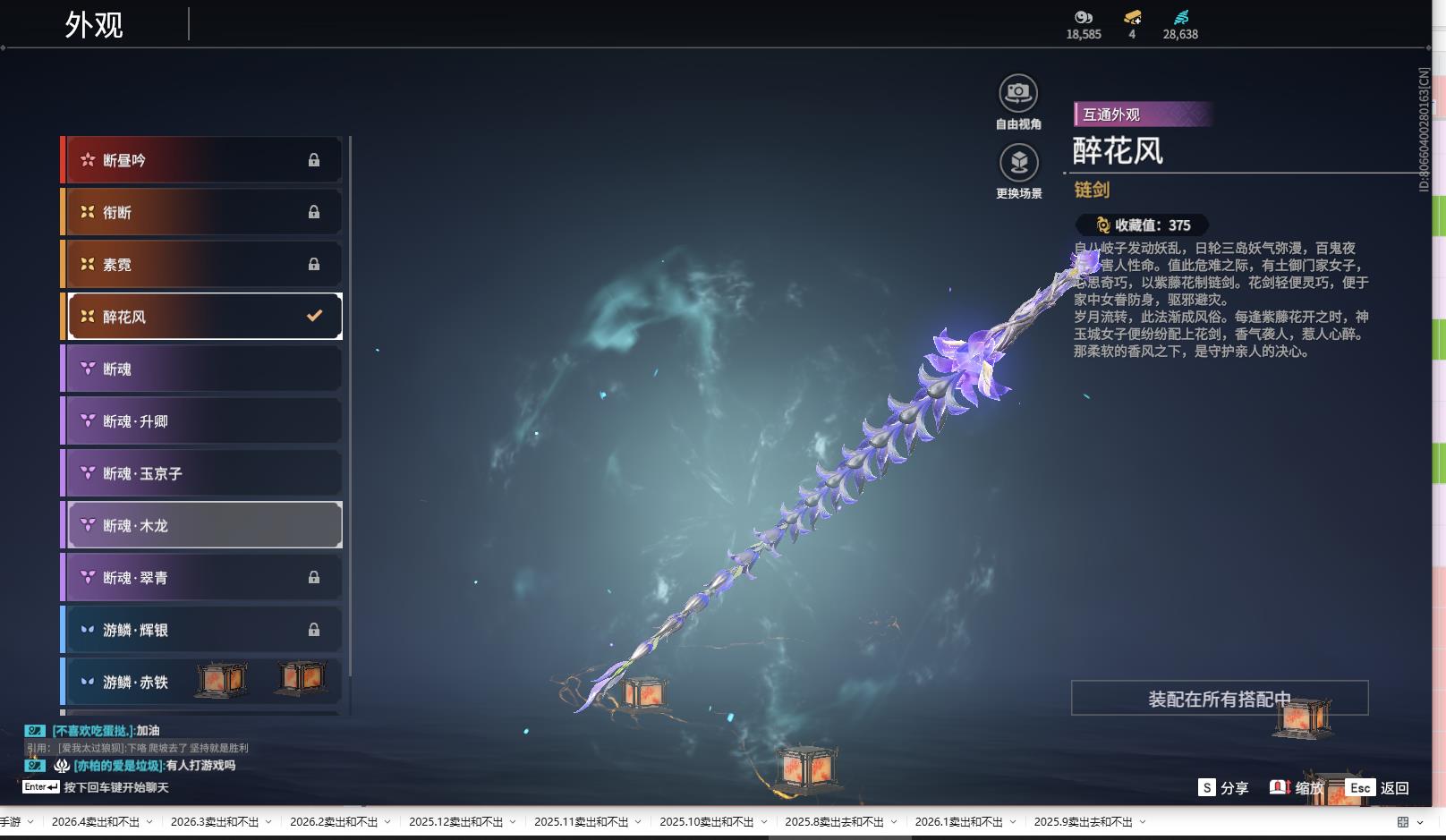Choose the 衔断 weapon appearance
The image size is (1446, 840).
click(x=204, y=212)
